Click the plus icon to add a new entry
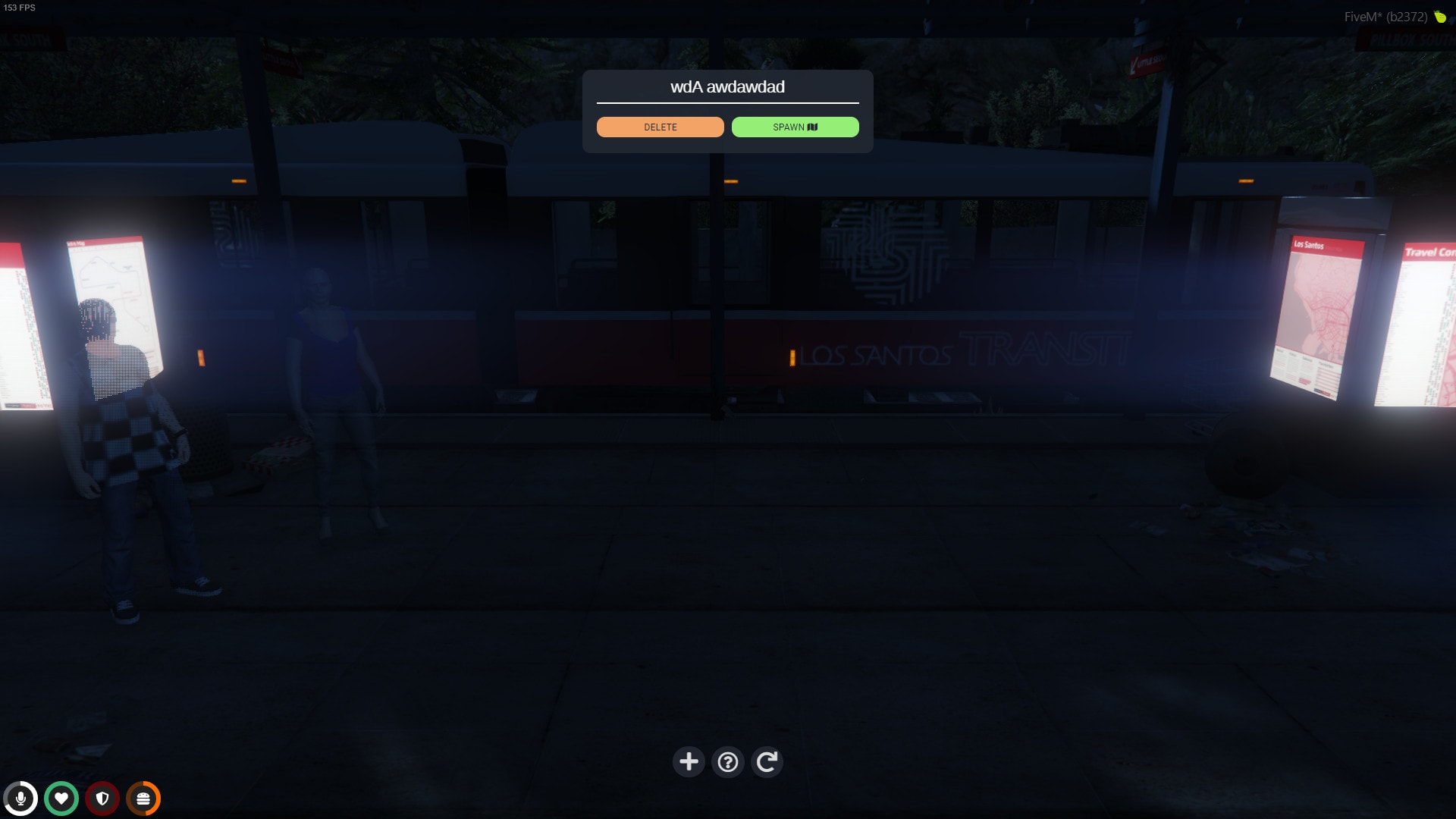The width and height of the screenshot is (1456, 819). [689, 761]
